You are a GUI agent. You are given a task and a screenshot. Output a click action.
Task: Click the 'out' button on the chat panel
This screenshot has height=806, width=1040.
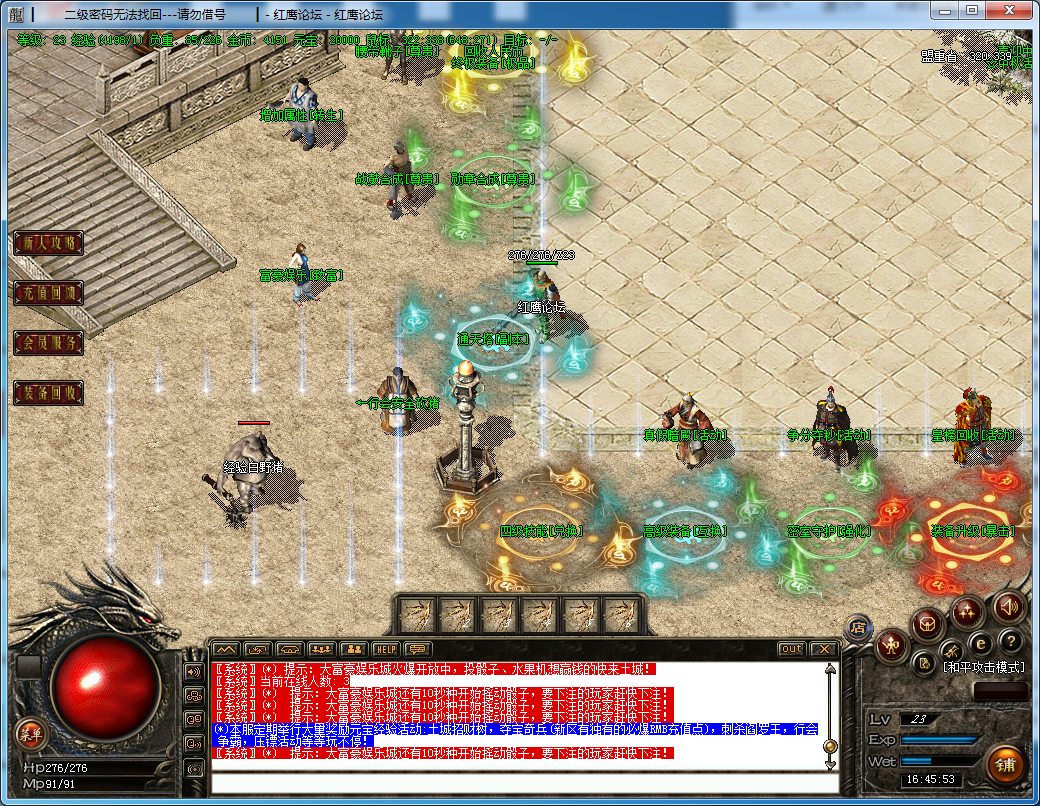pos(792,649)
